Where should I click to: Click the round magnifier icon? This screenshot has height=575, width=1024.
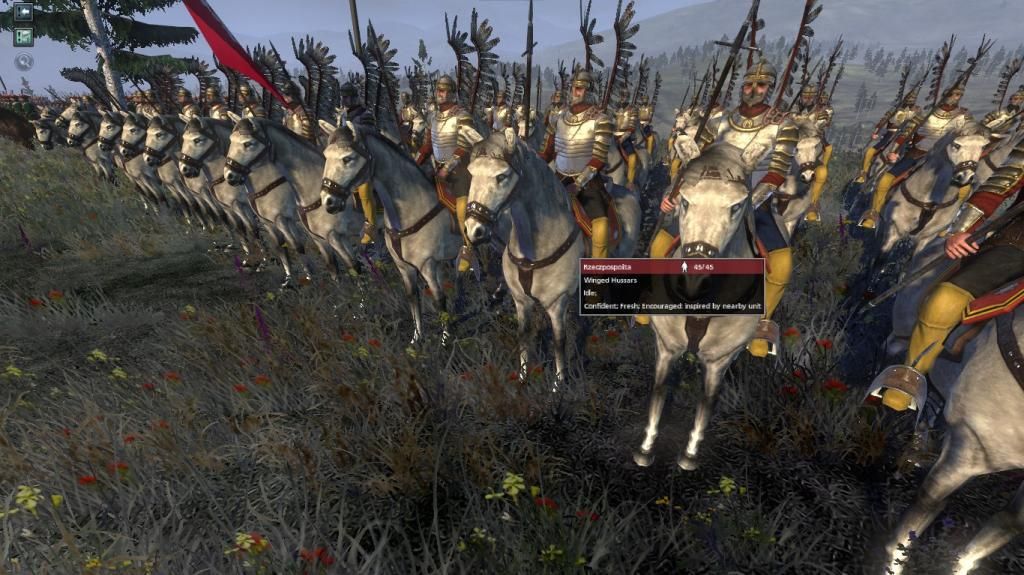pos(23,61)
